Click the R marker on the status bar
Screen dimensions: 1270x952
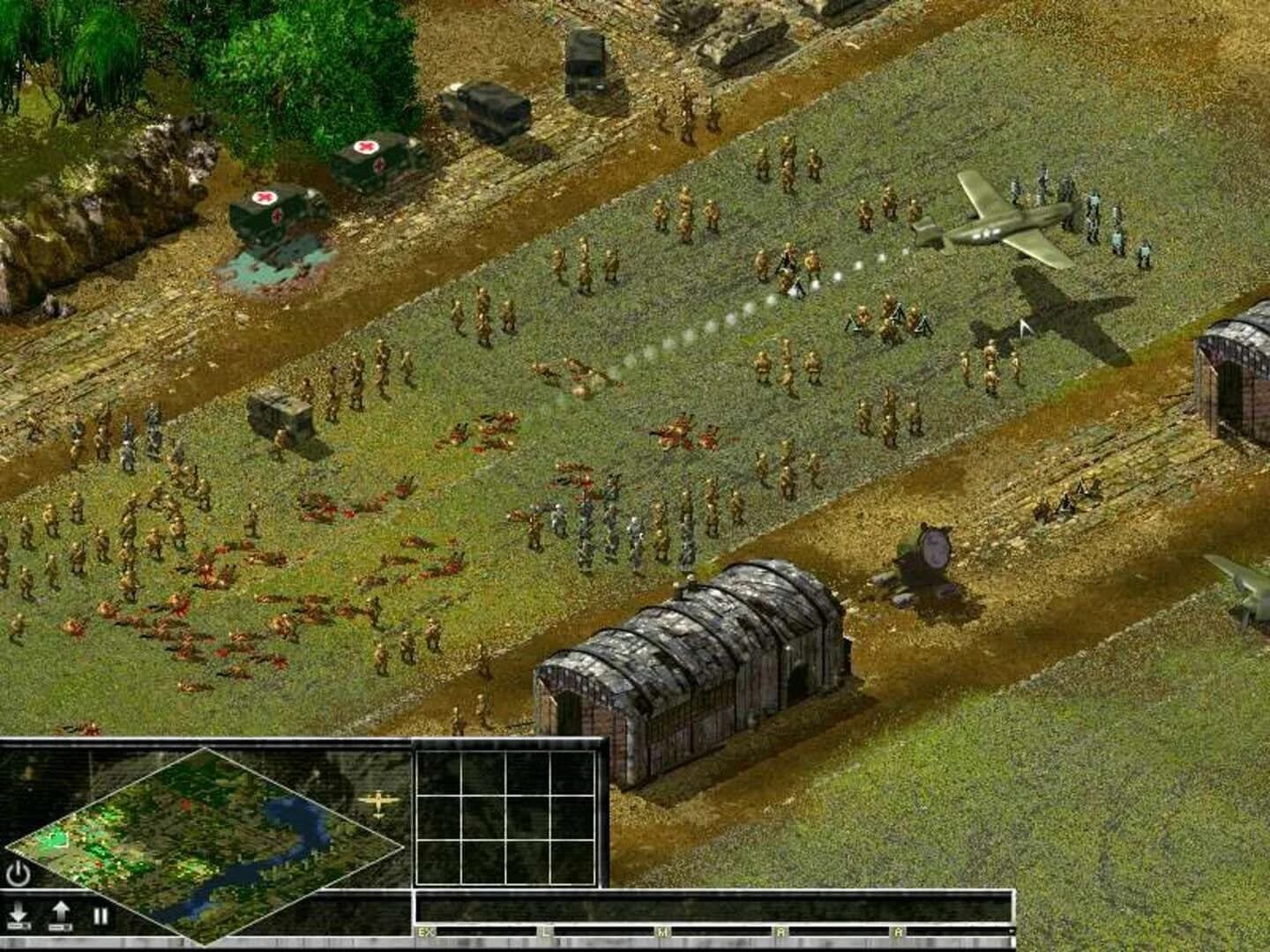click(x=781, y=932)
